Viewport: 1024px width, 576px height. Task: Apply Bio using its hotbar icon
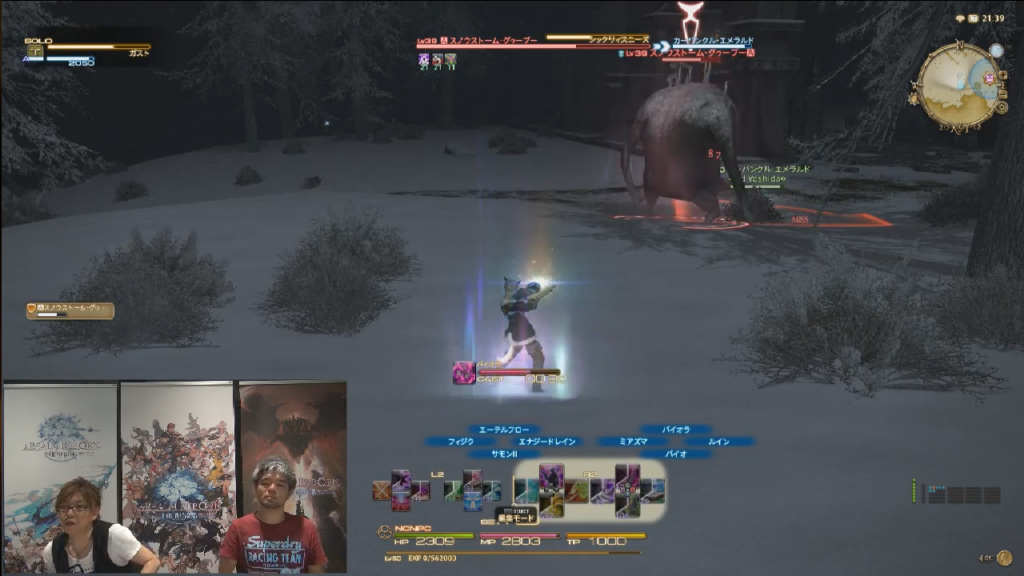coord(627,506)
